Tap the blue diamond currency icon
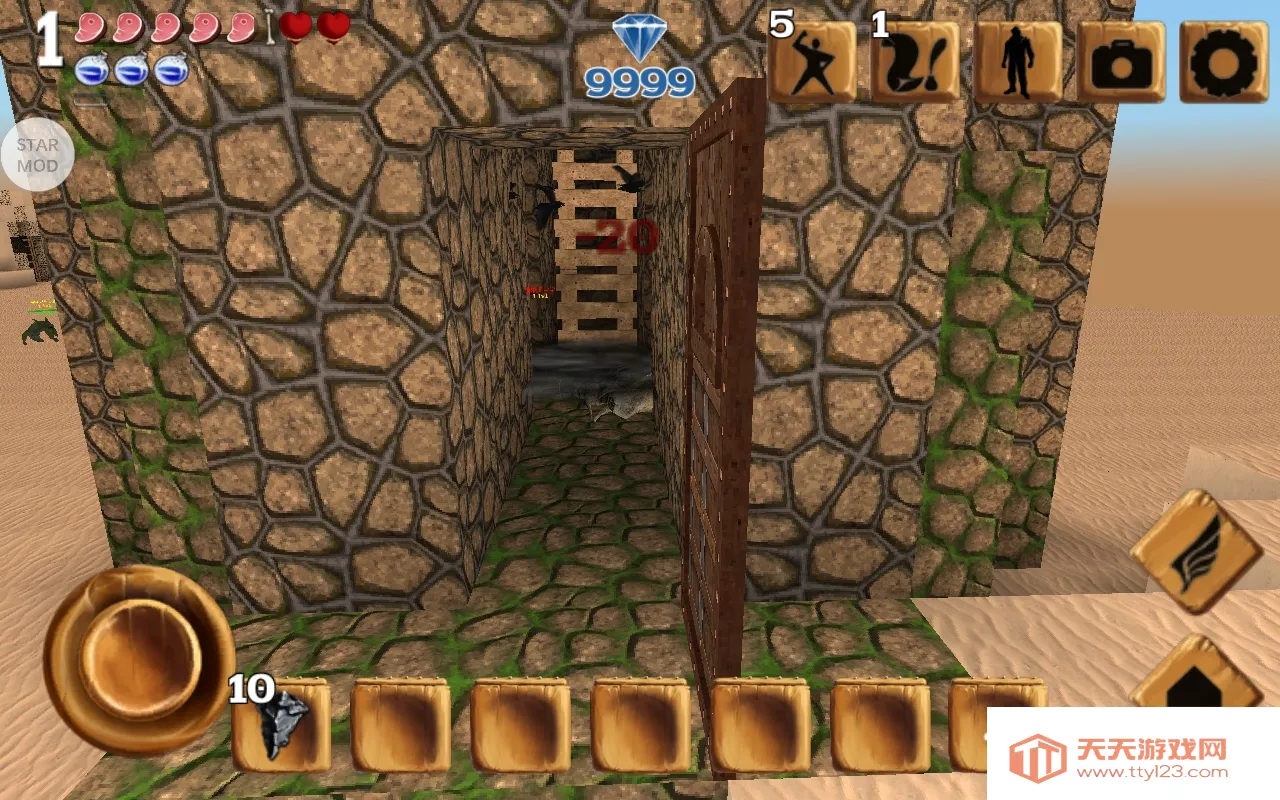 640,40
